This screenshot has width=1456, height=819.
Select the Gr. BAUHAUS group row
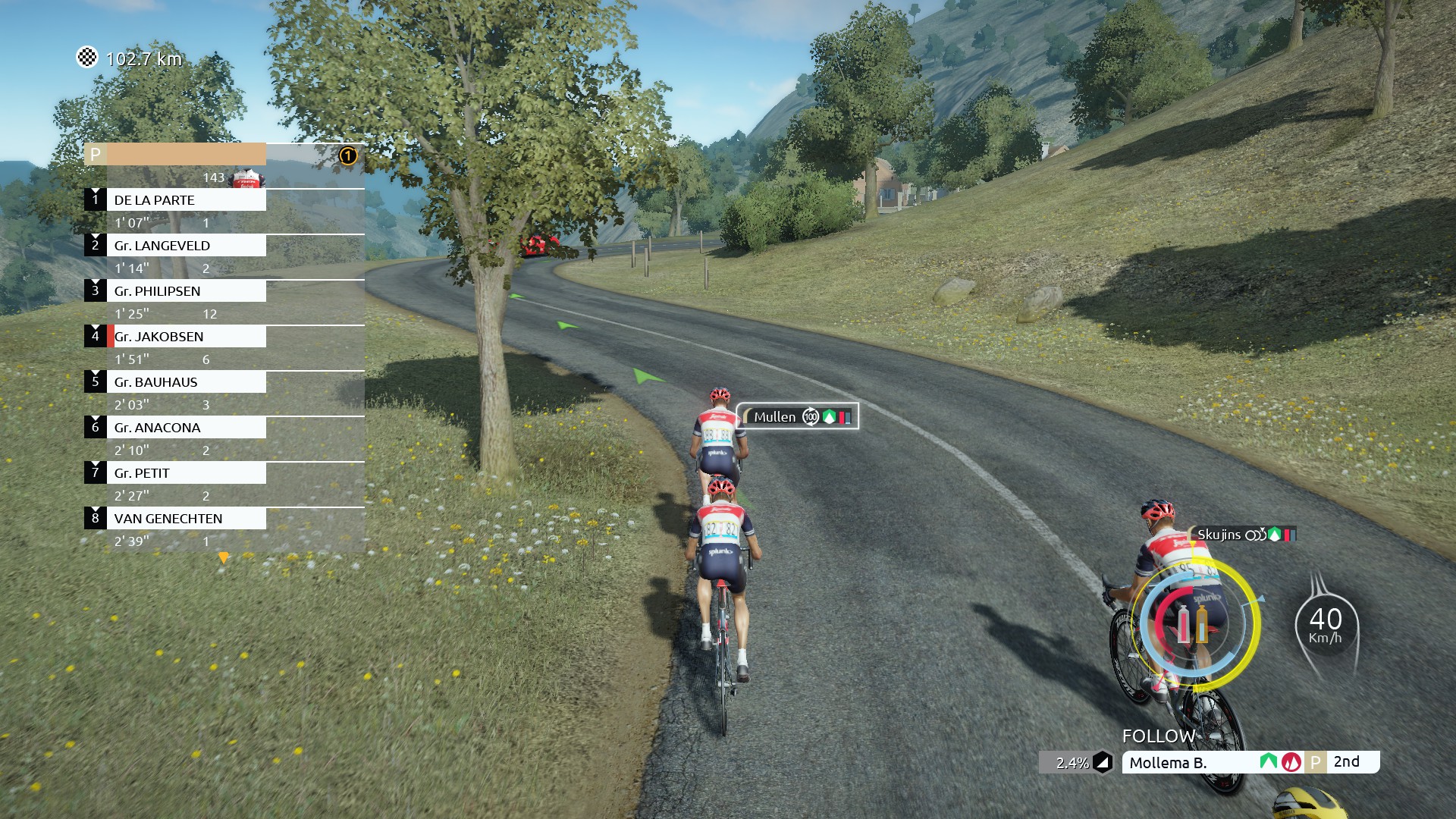pyautogui.click(x=186, y=382)
